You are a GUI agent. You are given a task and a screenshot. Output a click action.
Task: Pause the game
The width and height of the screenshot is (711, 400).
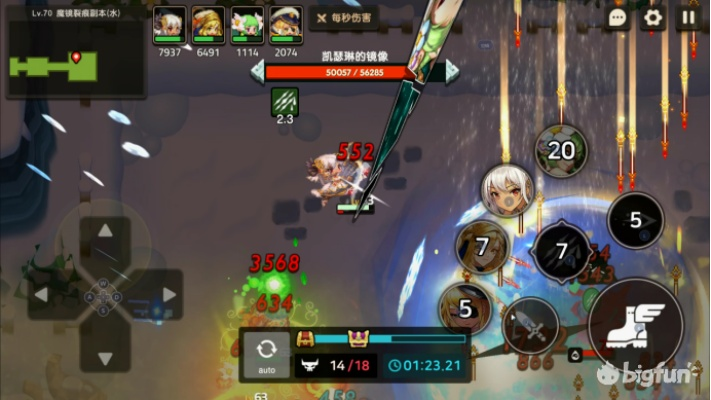(x=688, y=17)
